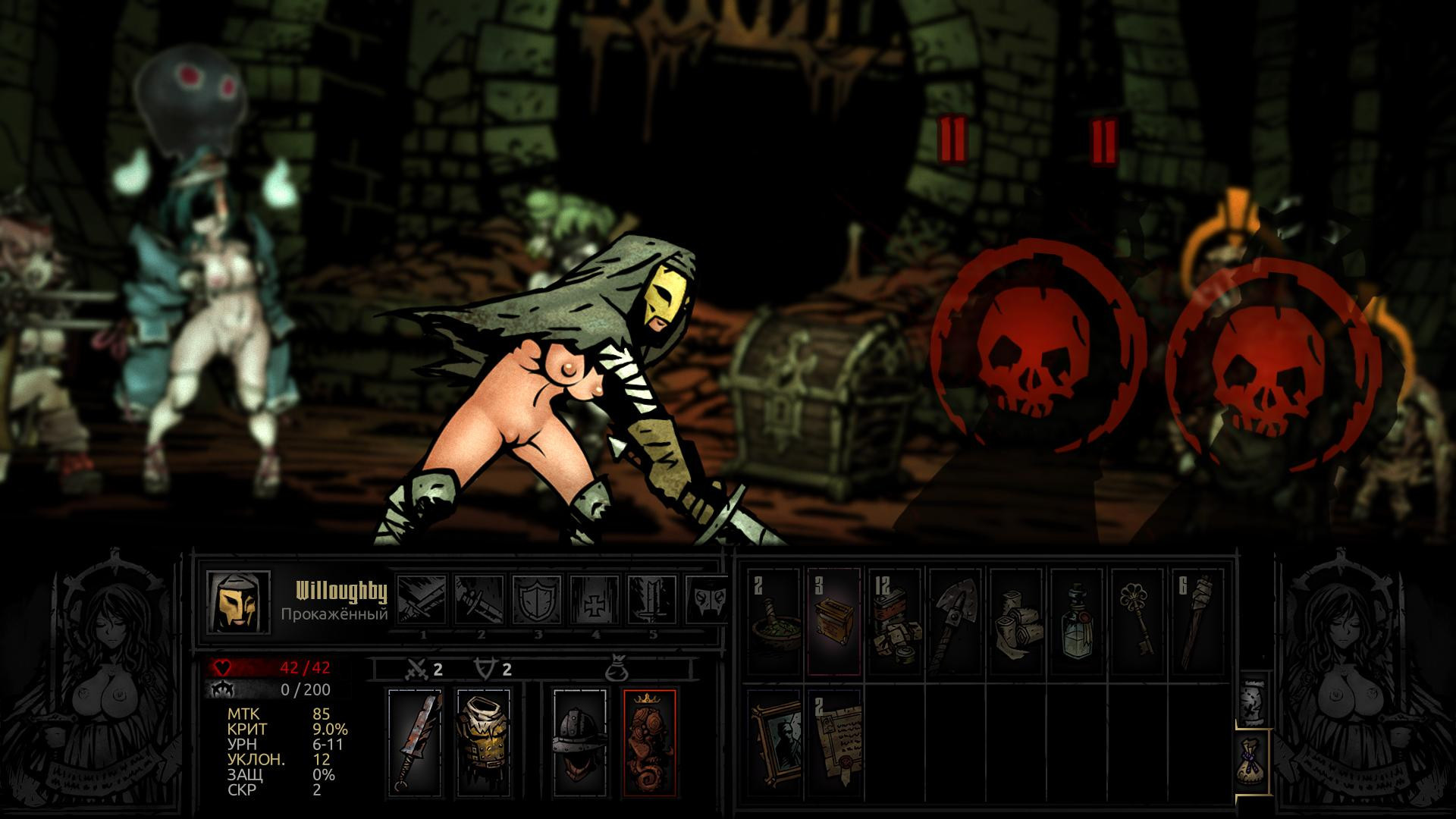Viewport: 1456px width, 819px height.
Task: Activate the cross heal skill in slot 4
Action: 595,601
